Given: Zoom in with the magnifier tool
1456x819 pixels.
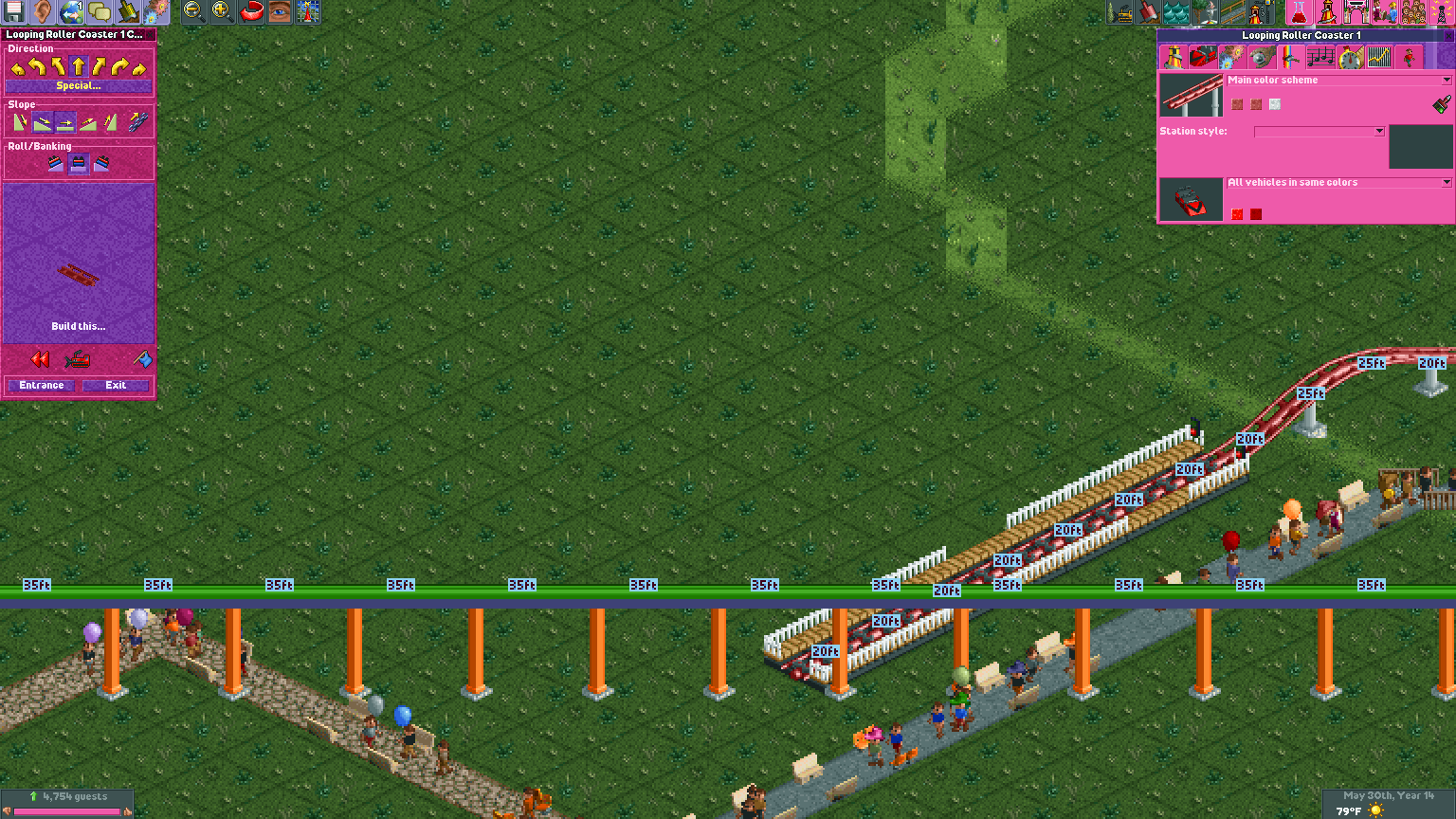Looking at the screenshot, I should pos(218,12).
